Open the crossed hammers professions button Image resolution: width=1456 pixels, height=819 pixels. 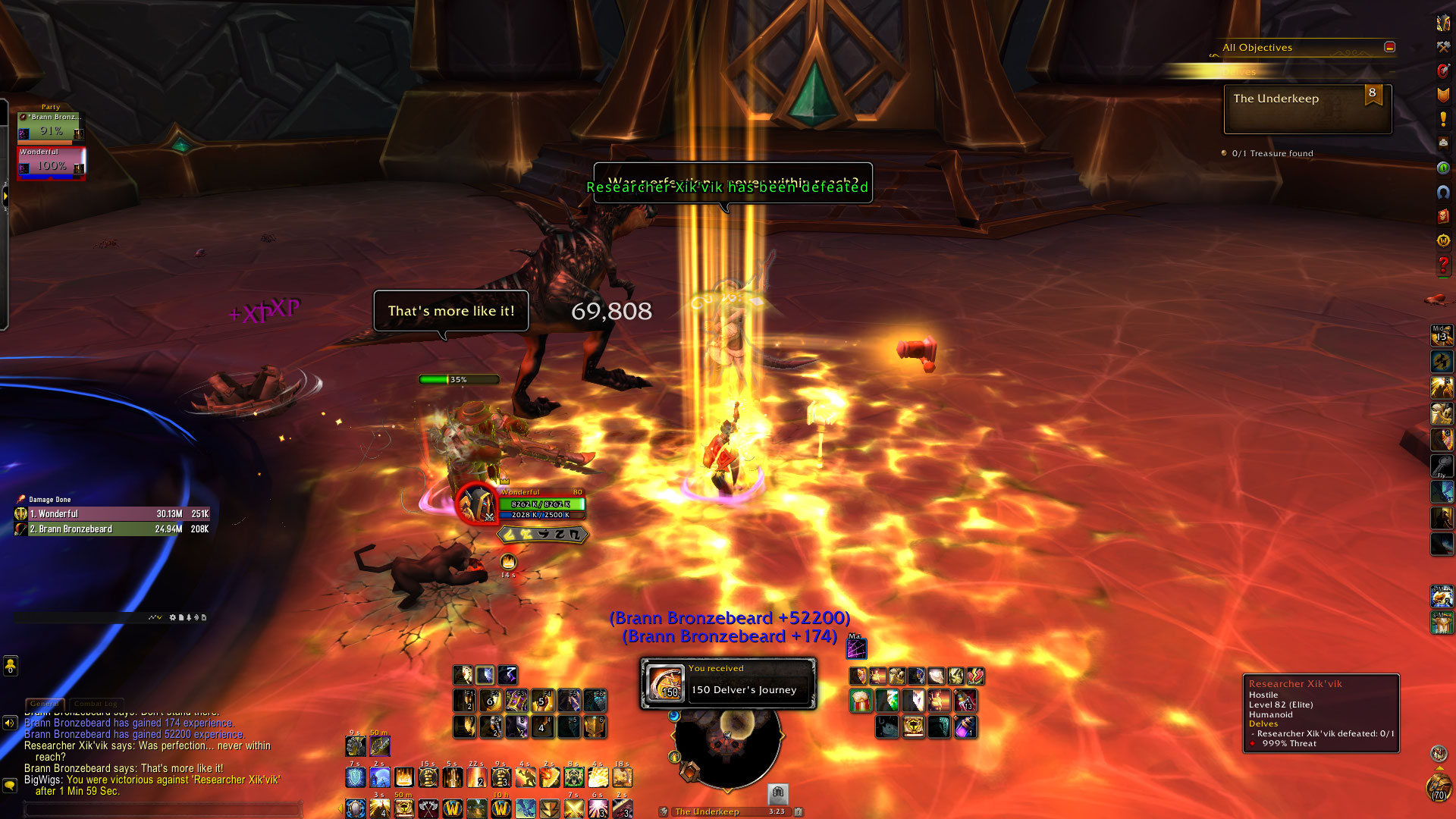coord(1443,47)
